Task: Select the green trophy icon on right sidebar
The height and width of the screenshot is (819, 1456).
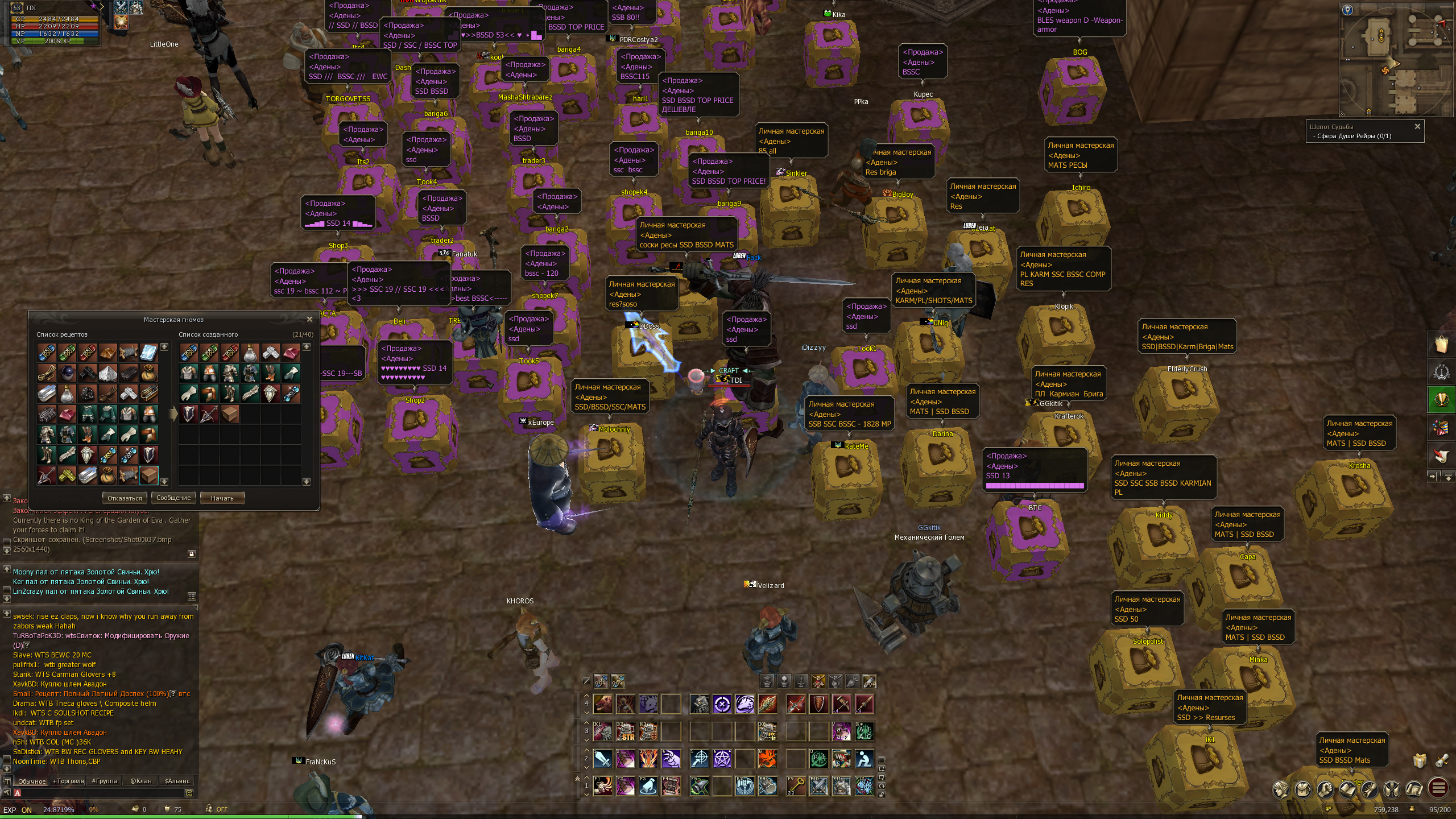Action: [x=1441, y=398]
